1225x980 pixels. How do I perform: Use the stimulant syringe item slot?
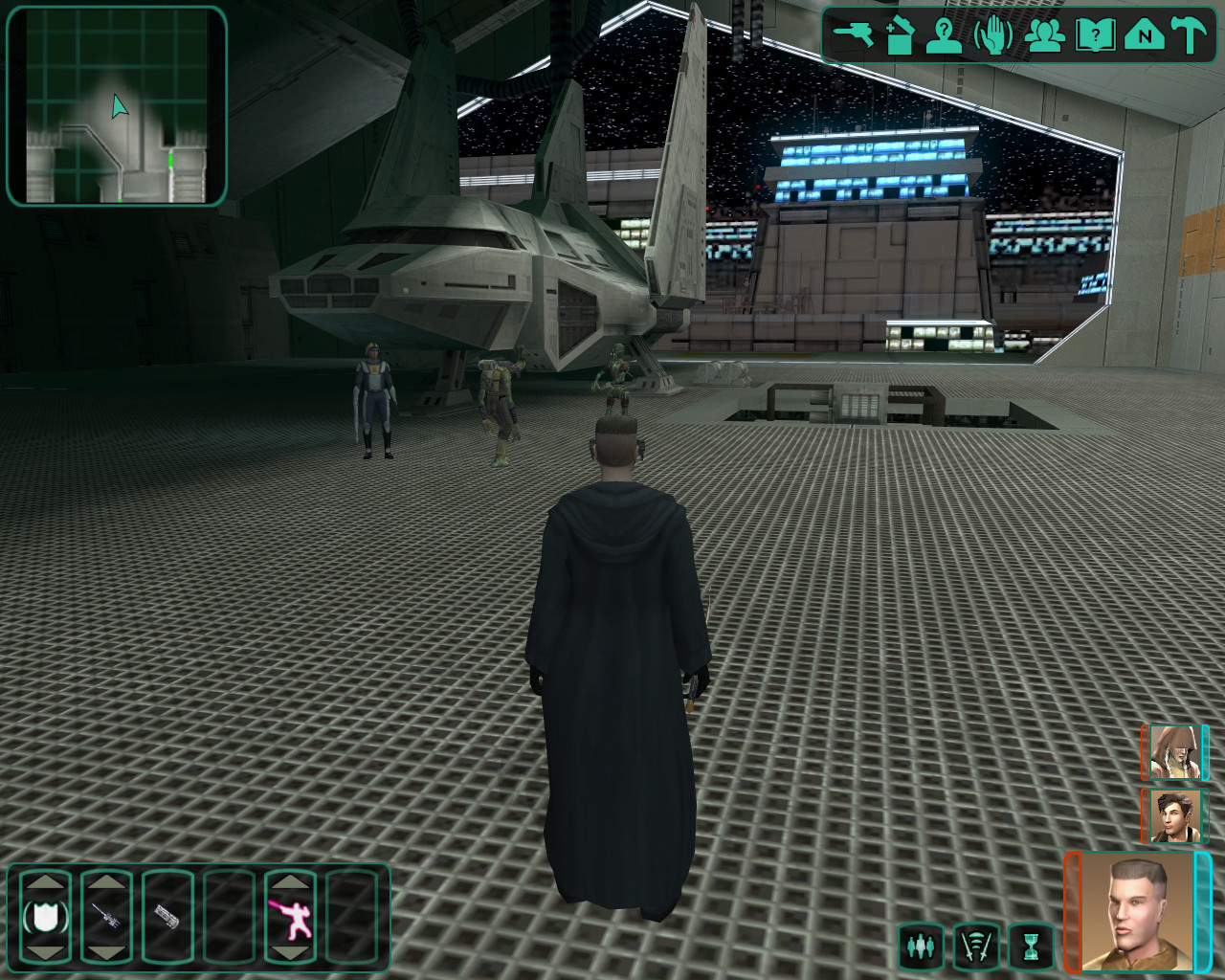click(106, 919)
